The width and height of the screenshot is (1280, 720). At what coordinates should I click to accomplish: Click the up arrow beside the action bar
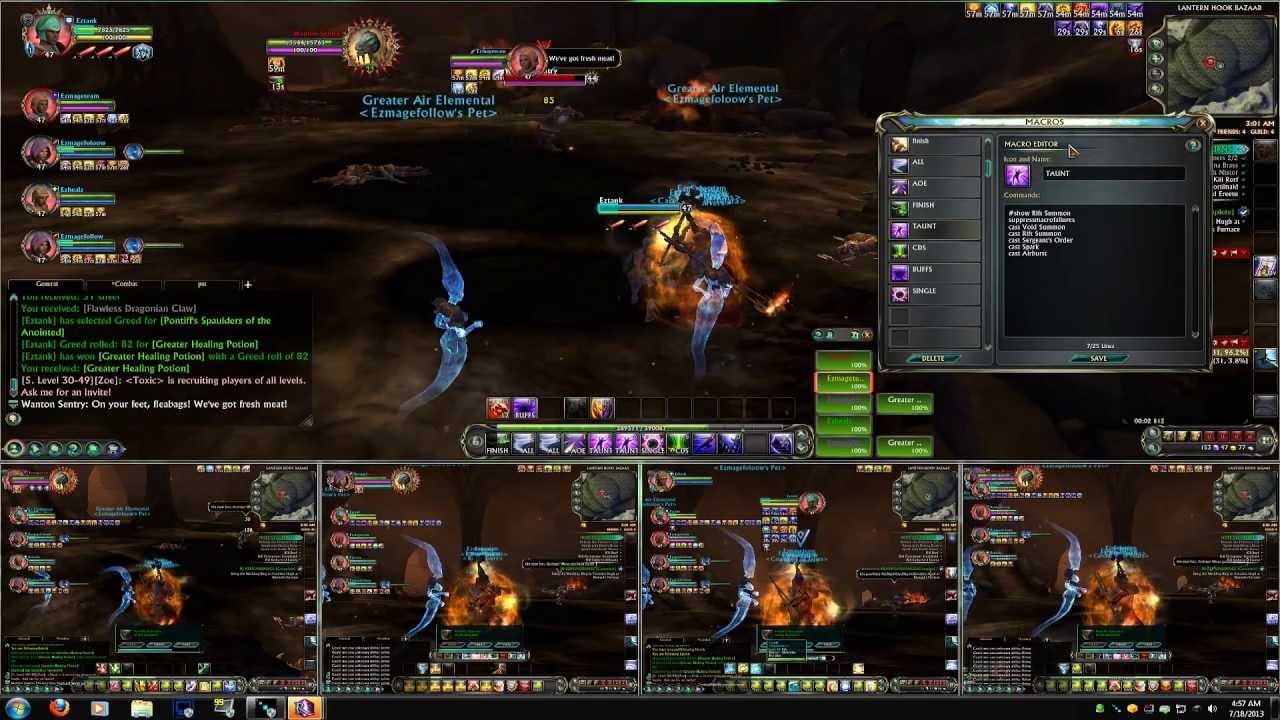click(x=800, y=437)
